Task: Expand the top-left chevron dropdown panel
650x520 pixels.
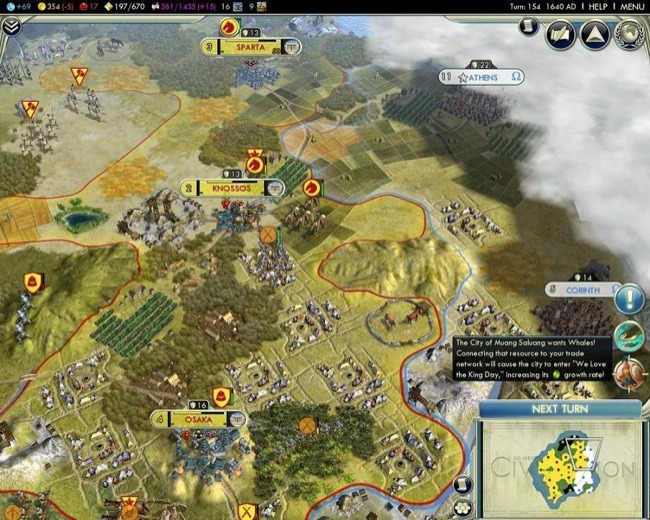Action: 11,27
